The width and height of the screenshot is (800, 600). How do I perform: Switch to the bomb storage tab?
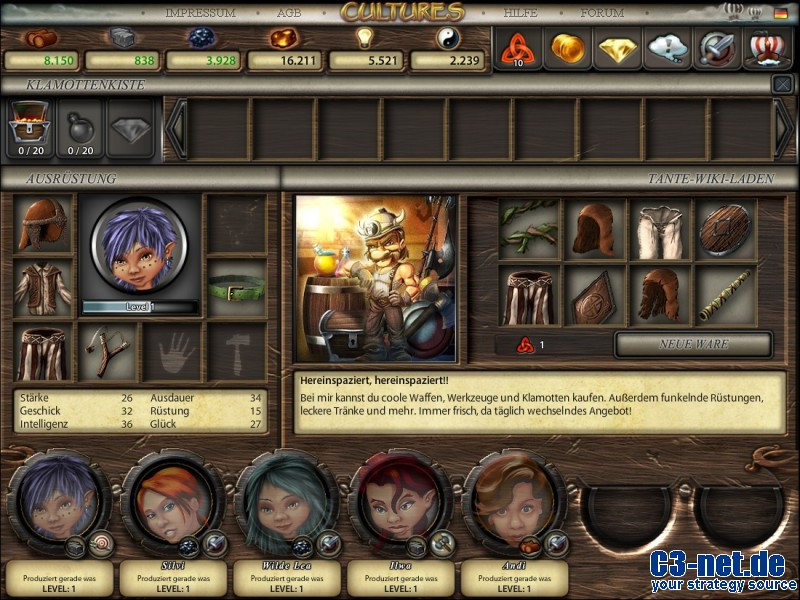(80, 128)
